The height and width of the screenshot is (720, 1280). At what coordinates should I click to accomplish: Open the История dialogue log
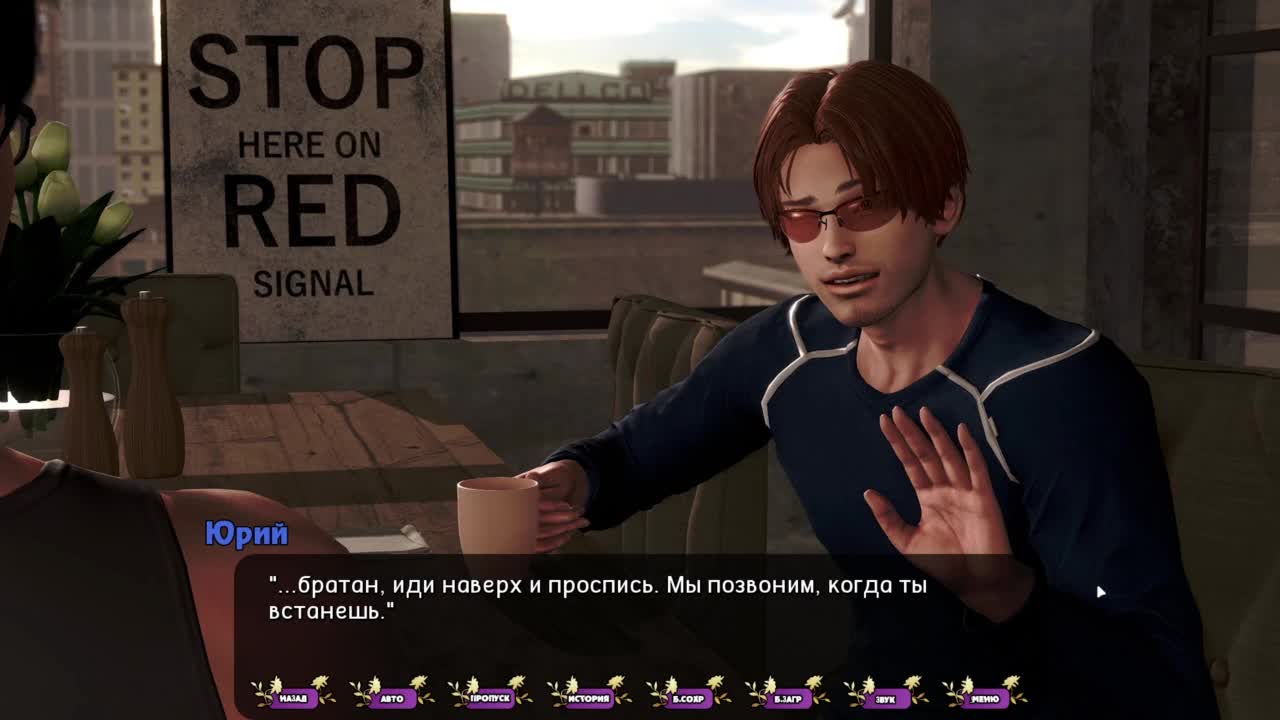[589, 698]
